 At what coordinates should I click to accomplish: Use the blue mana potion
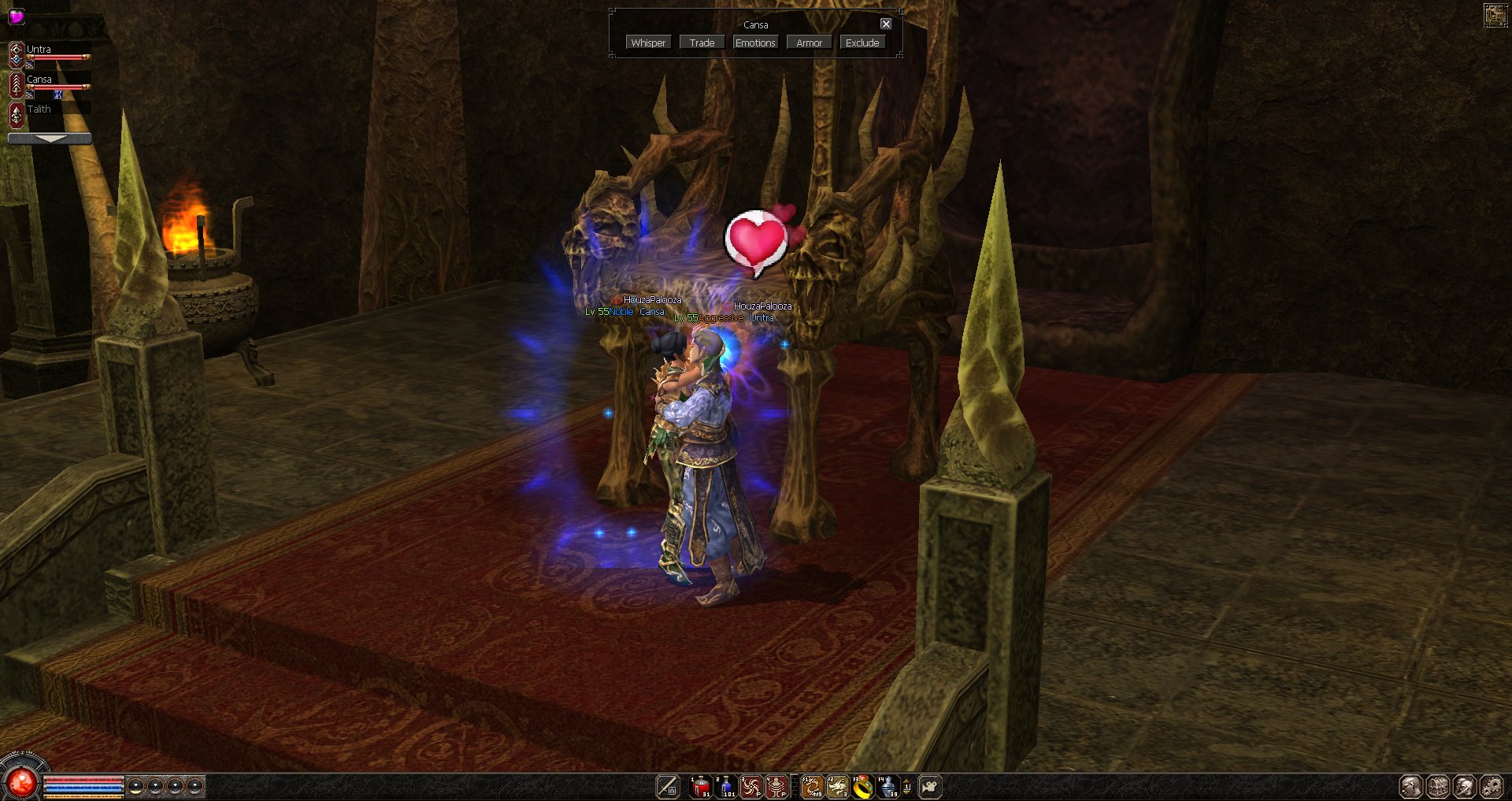pyautogui.click(x=726, y=786)
